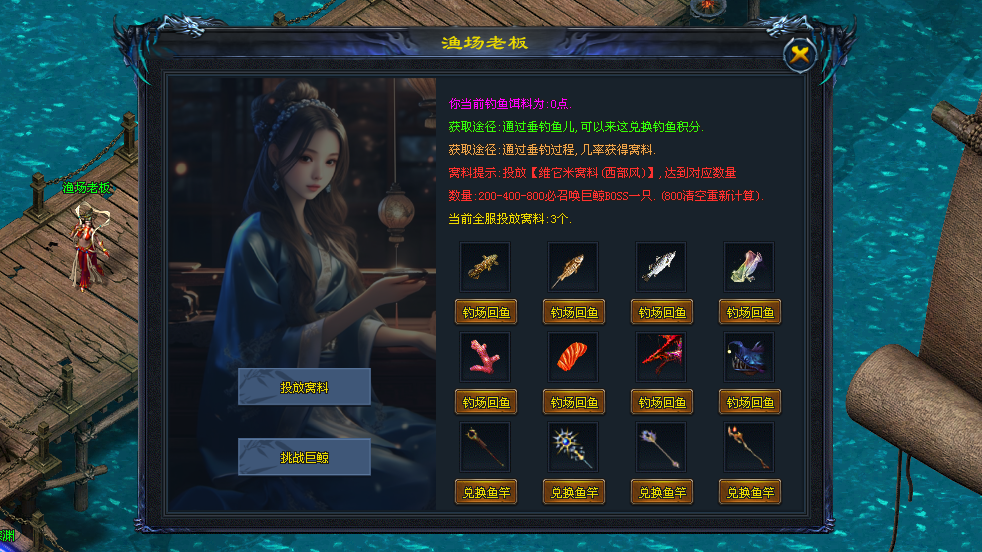Select the golden brown fish slot
The width and height of the screenshot is (982, 552).
pos(485,267)
